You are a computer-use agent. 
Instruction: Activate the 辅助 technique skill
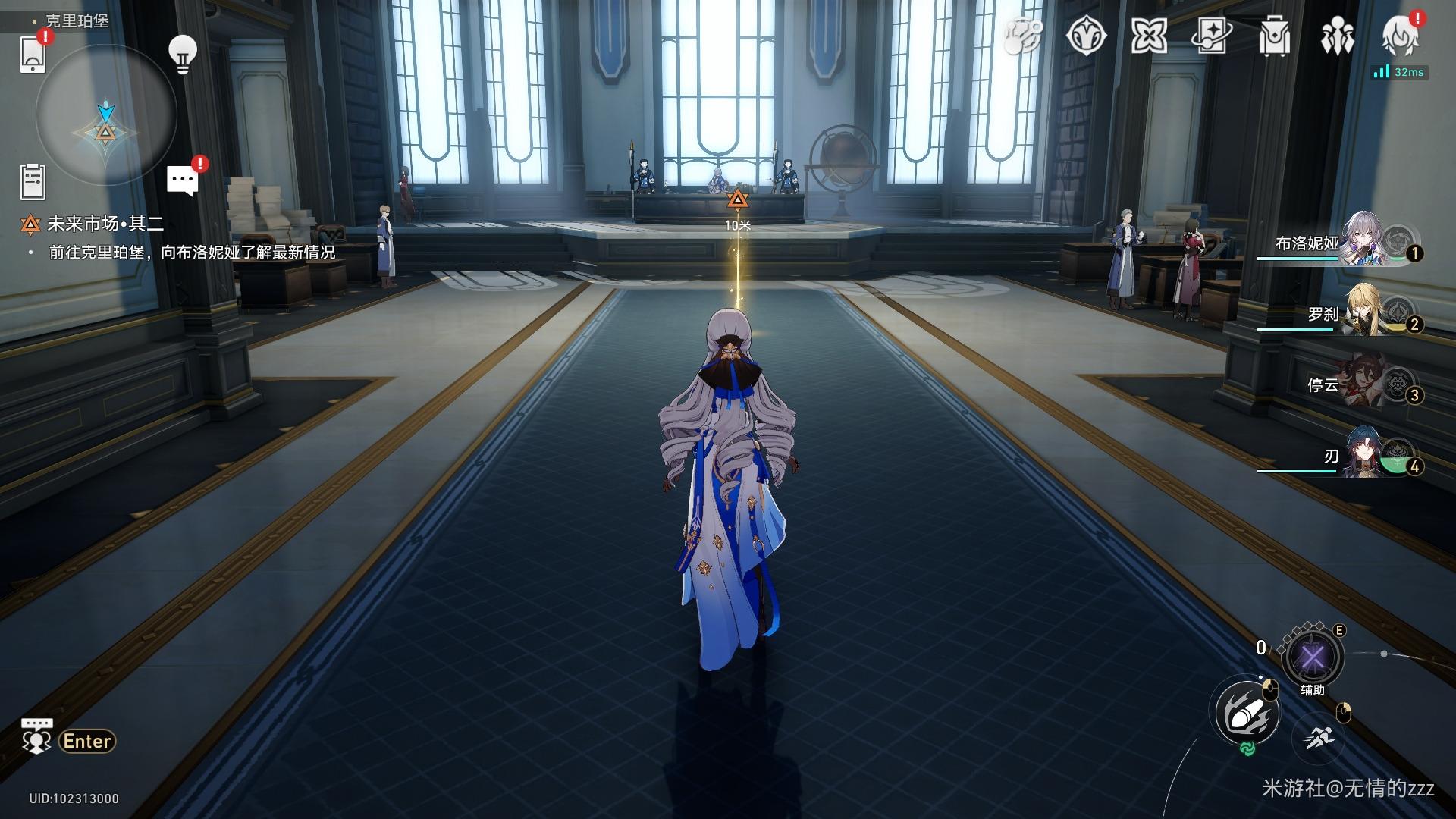(1312, 657)
